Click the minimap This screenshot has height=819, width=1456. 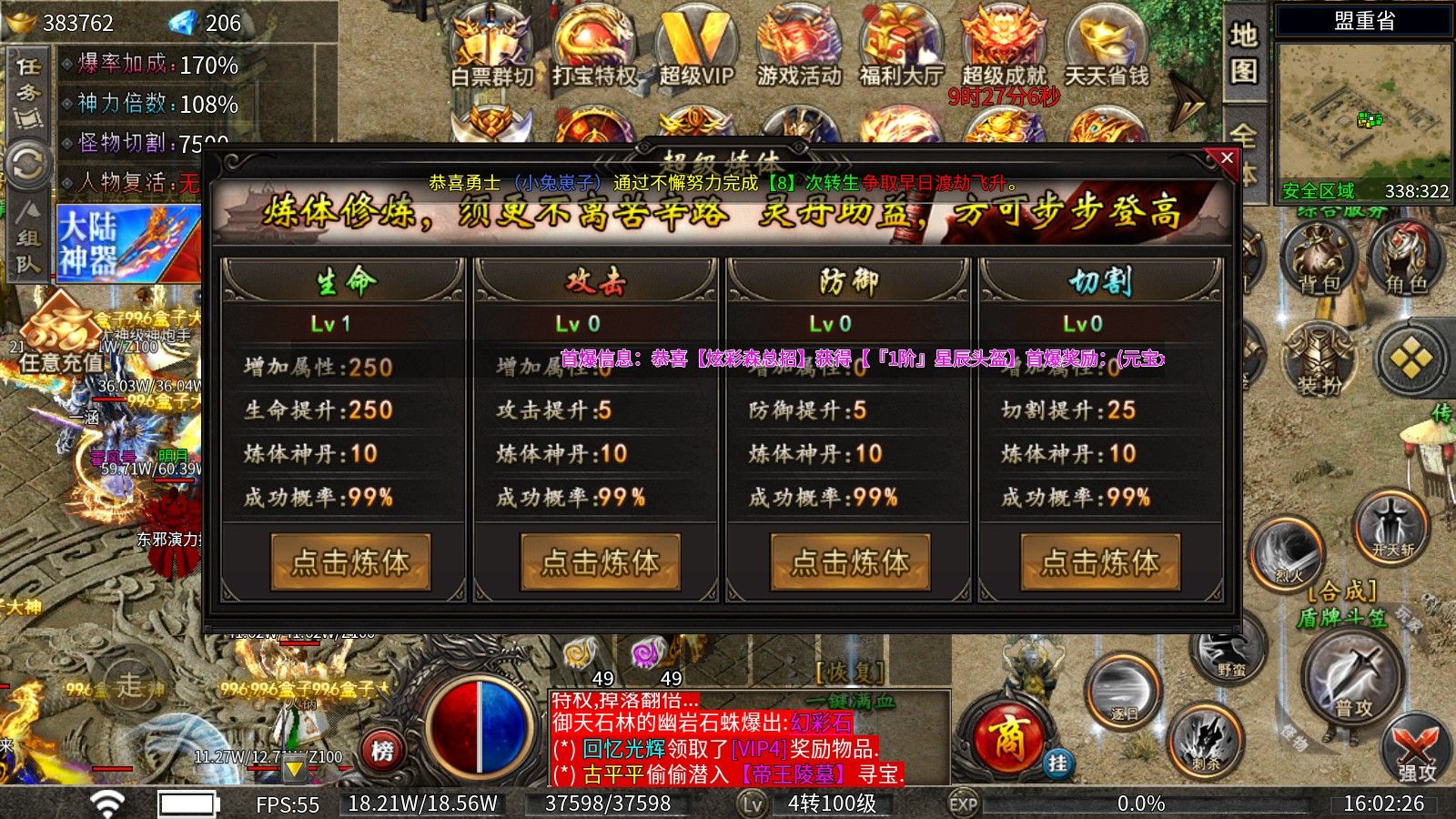(x=1363, y=114)
